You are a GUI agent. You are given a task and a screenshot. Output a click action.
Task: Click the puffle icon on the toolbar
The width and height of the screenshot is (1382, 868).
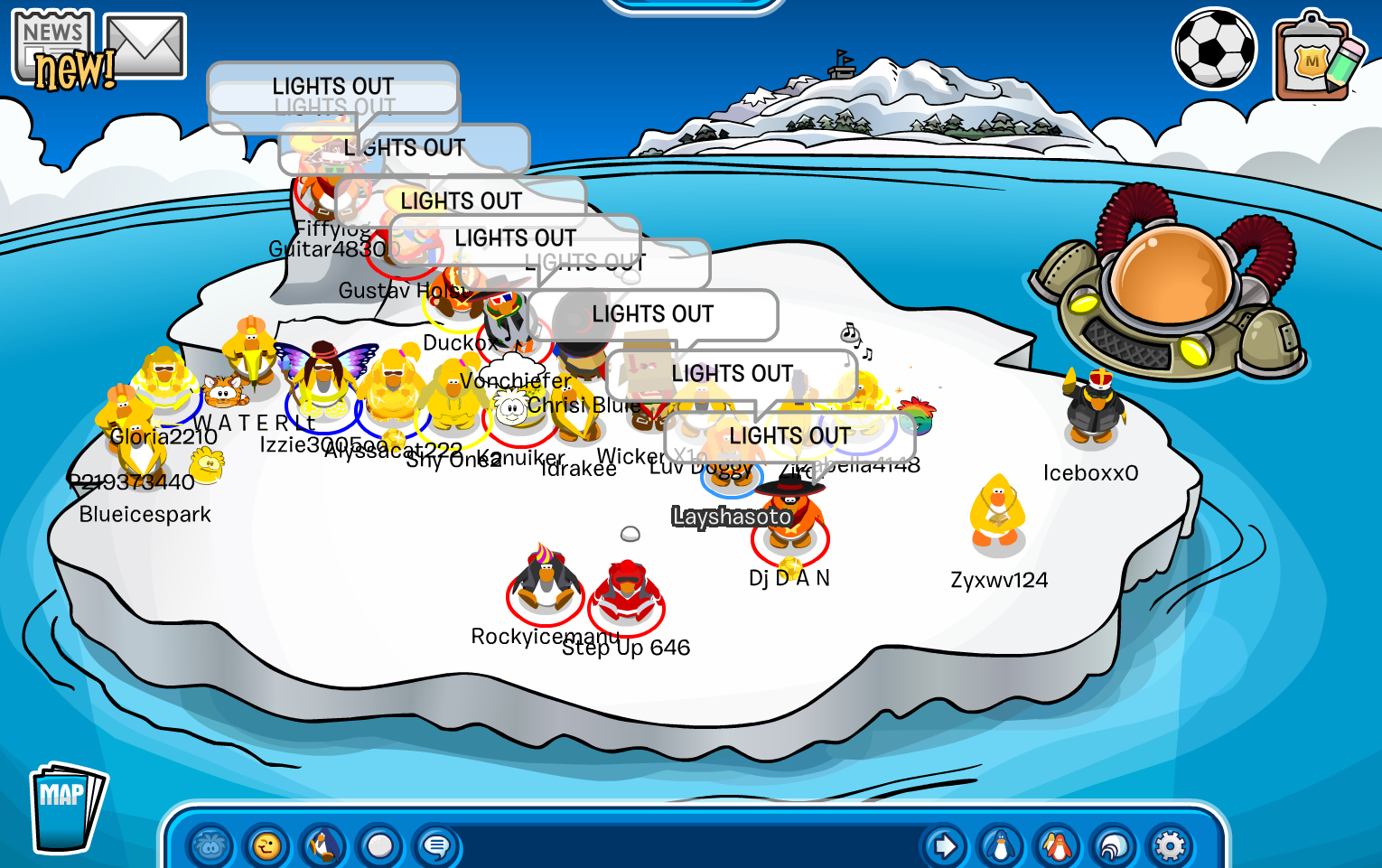point(210,847)
